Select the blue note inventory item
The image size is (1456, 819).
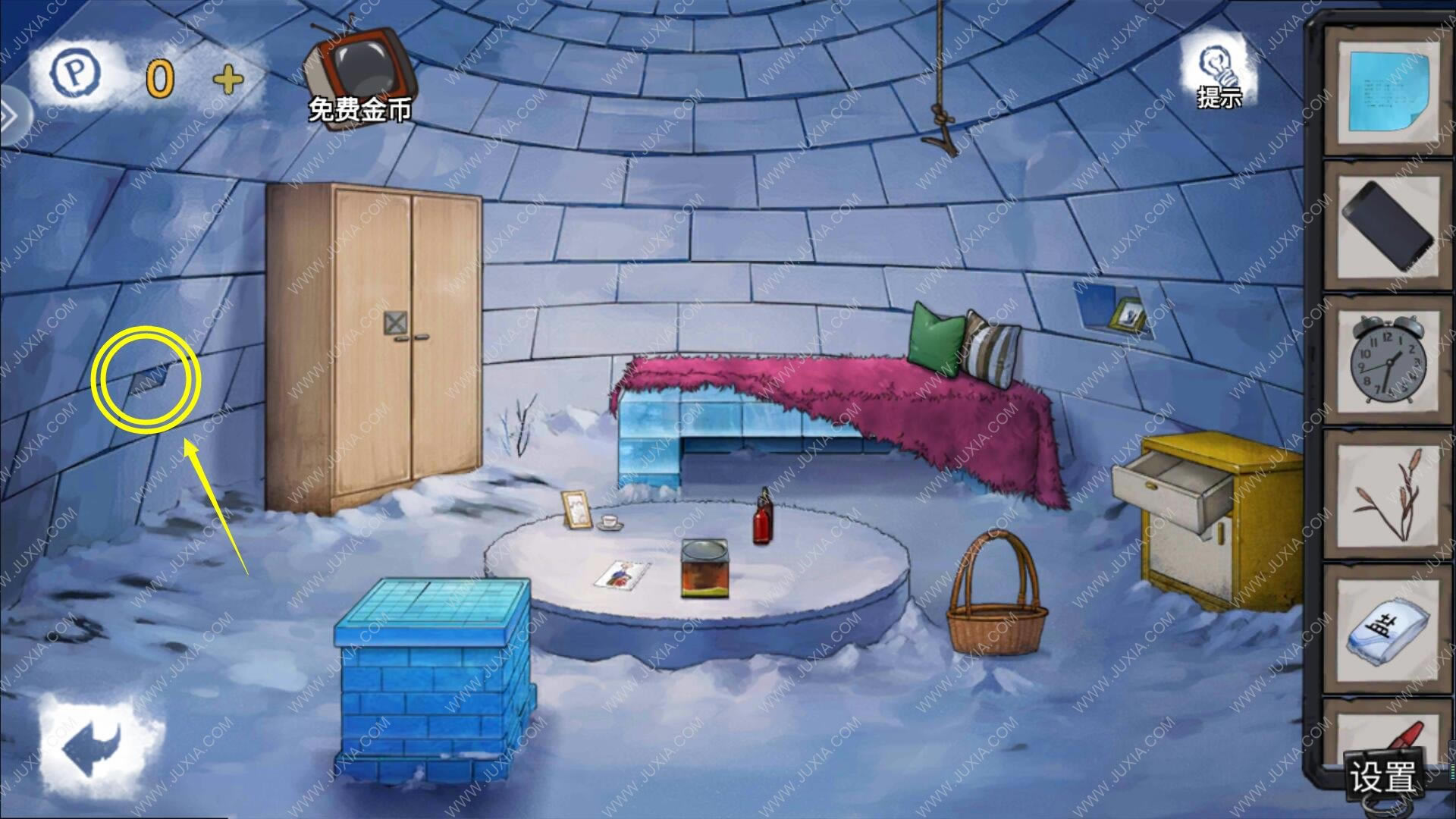1388,93
